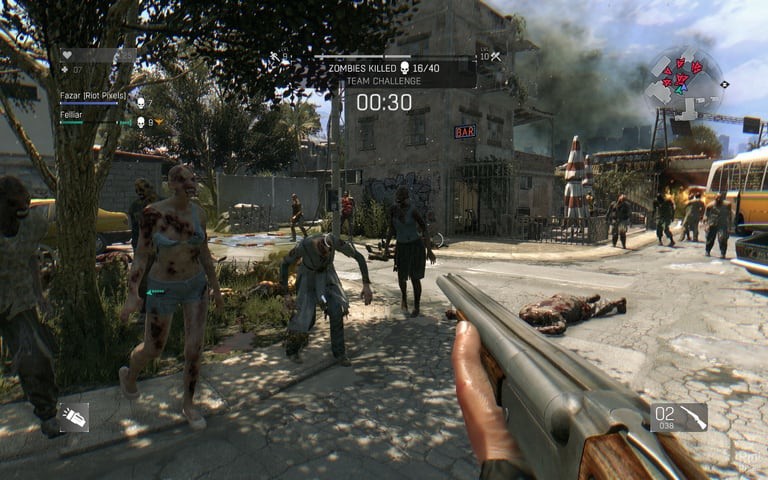Click the circular minimap
Viewport: 768px width, 480px height.
coord(683,80)
